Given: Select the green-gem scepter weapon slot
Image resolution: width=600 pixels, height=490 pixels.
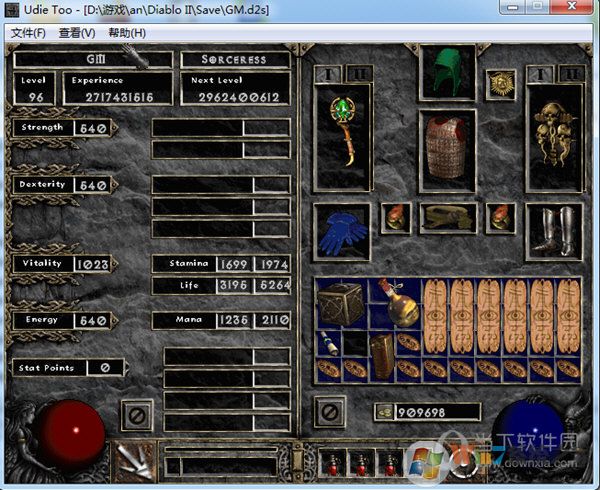Looking at the screenshot, I should coord(343,135).
